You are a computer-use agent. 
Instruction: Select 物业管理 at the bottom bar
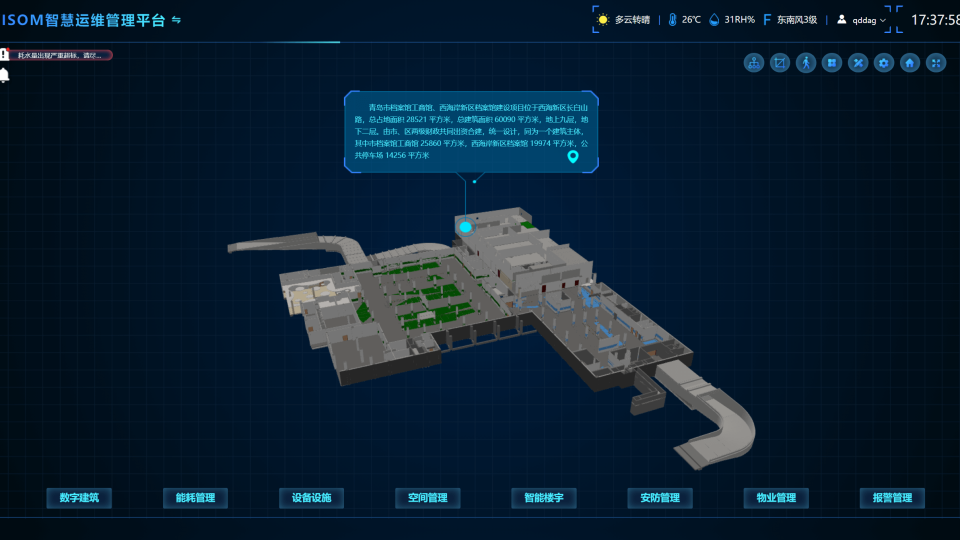(x=776, y=498)
